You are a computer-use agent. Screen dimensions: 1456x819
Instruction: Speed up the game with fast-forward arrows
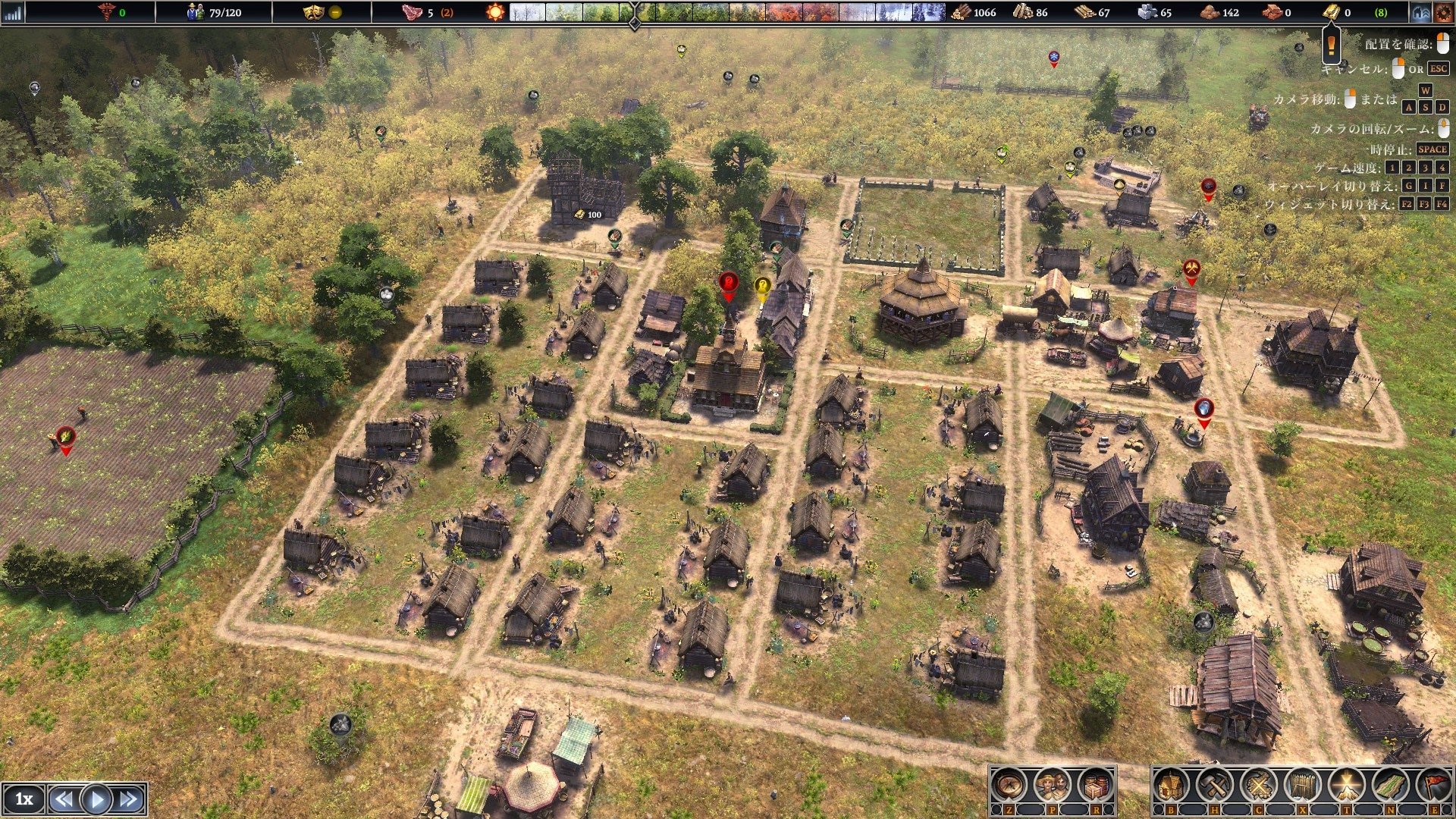pyautogui.click(x=129, y=799)
